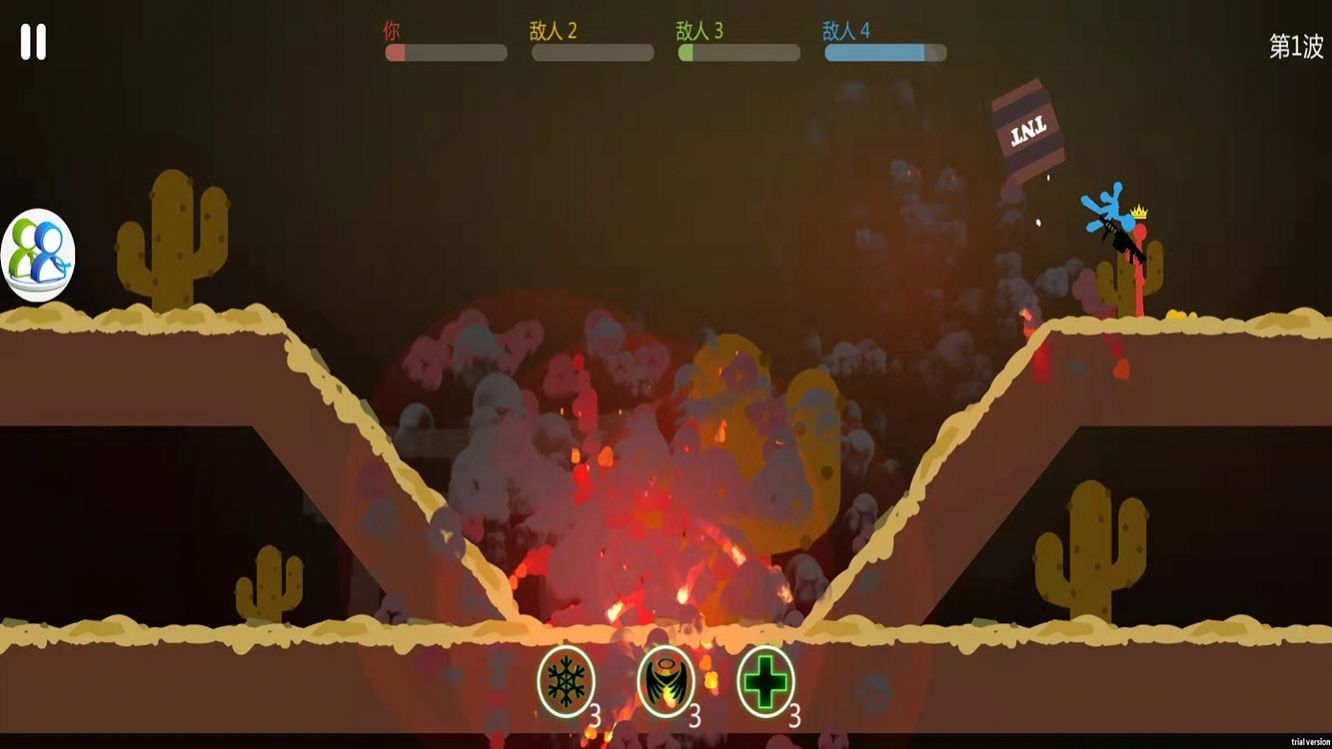Trigger the green cross heal ability
The height and width of the screenshot is (749, 1332).
pos(766,682)
